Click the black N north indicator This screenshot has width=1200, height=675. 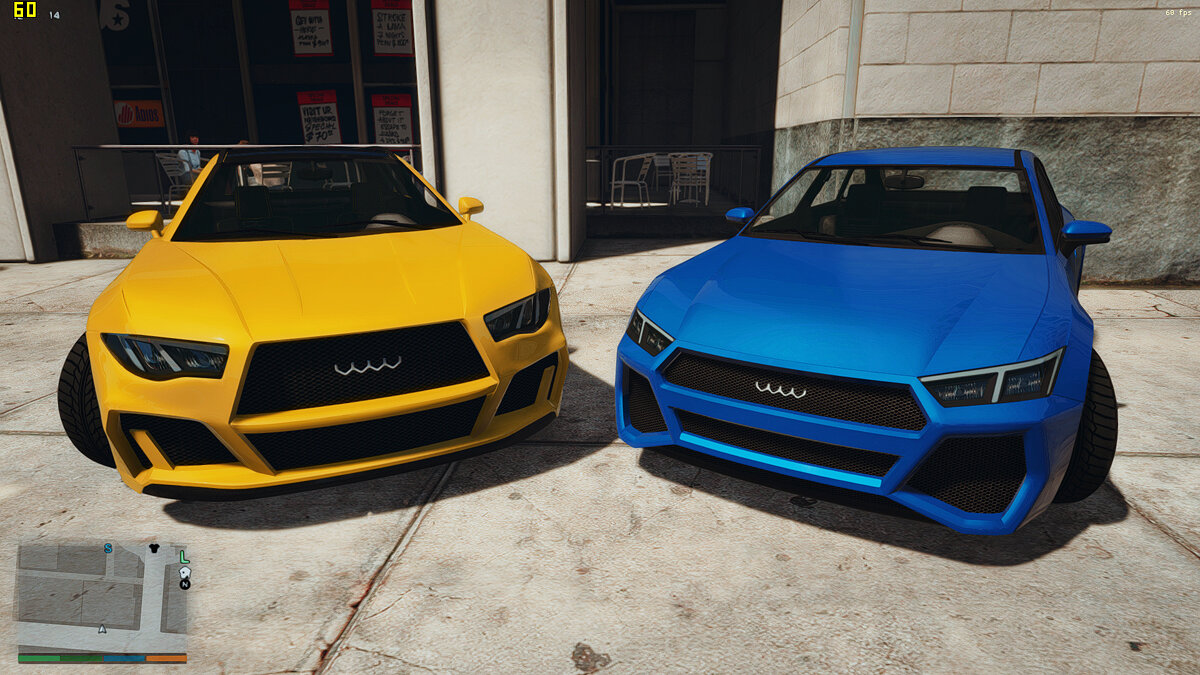coord(185,584)
